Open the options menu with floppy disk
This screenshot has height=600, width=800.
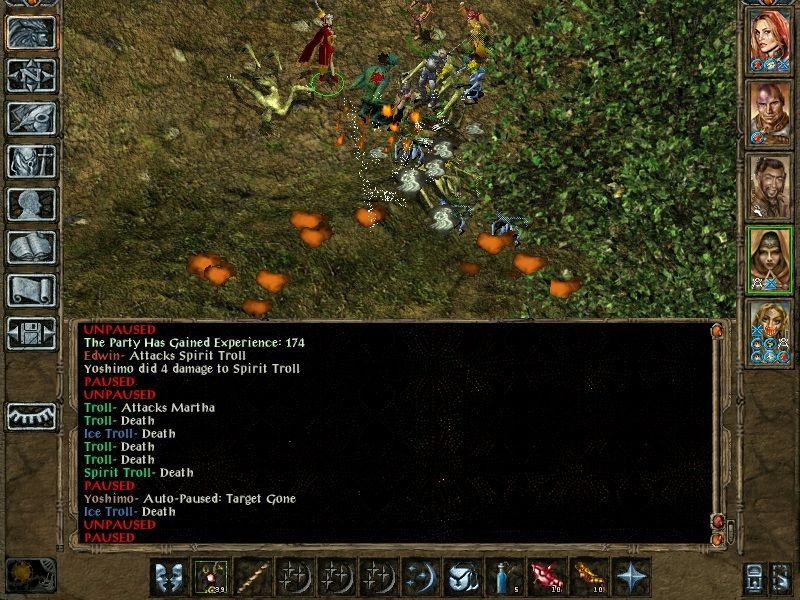pos(31,333)
